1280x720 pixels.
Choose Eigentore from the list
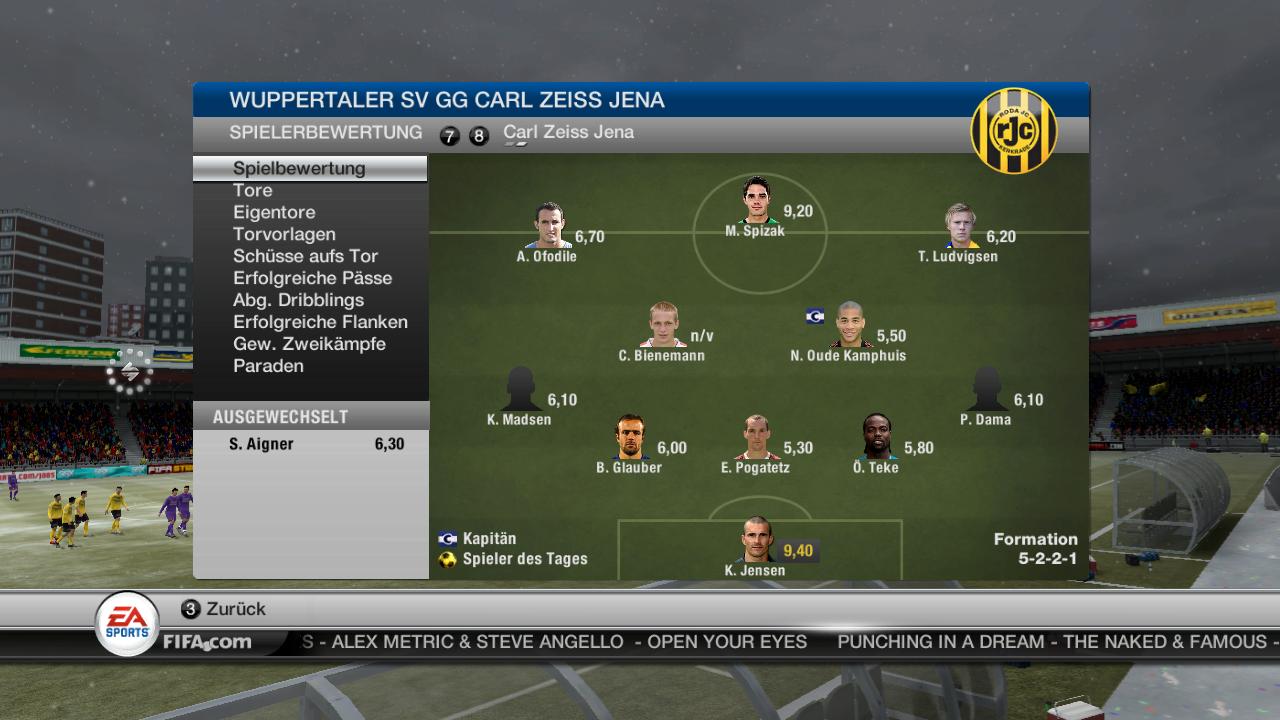274,212
